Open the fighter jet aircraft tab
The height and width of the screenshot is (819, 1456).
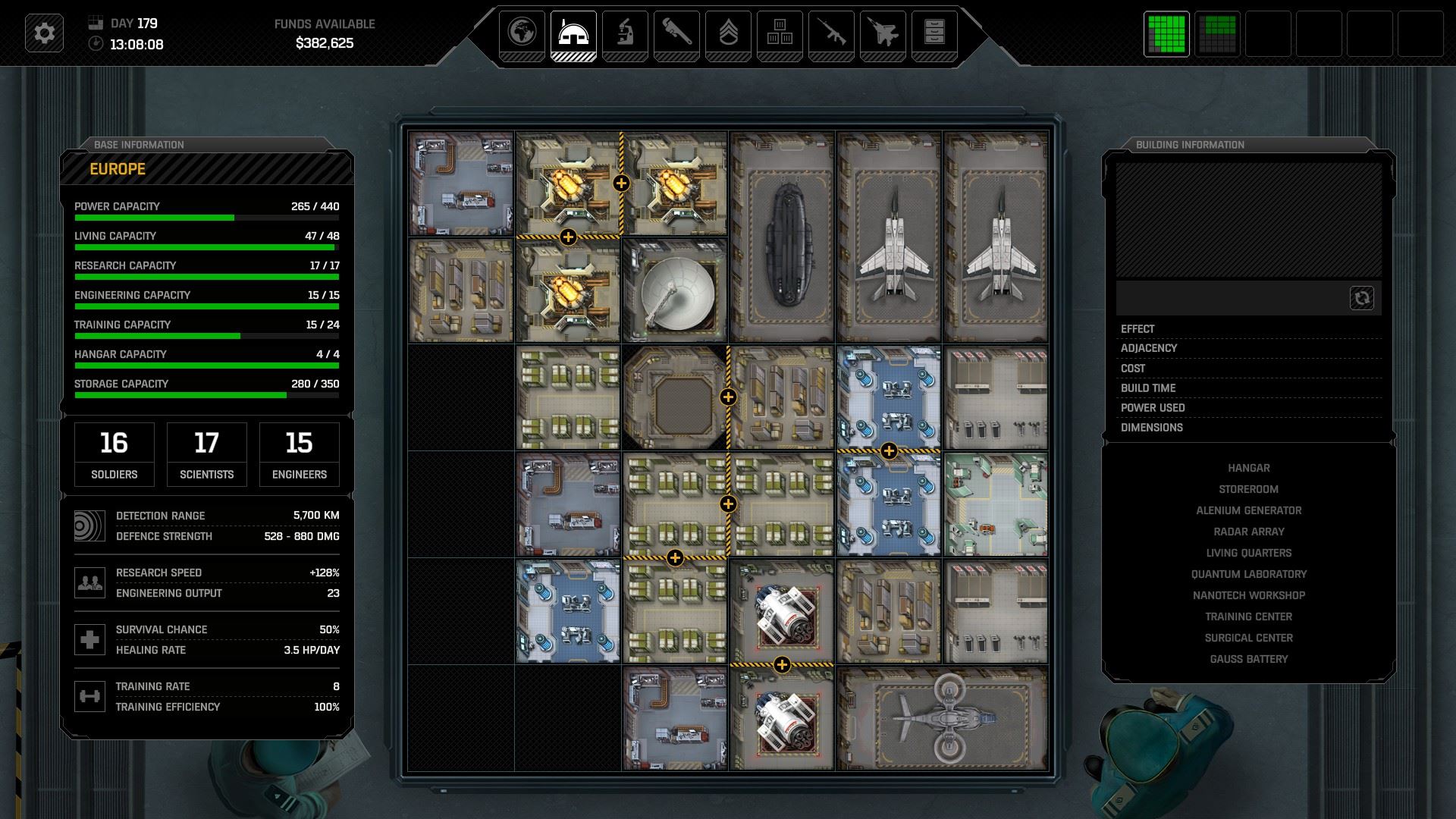coord(883,33)
